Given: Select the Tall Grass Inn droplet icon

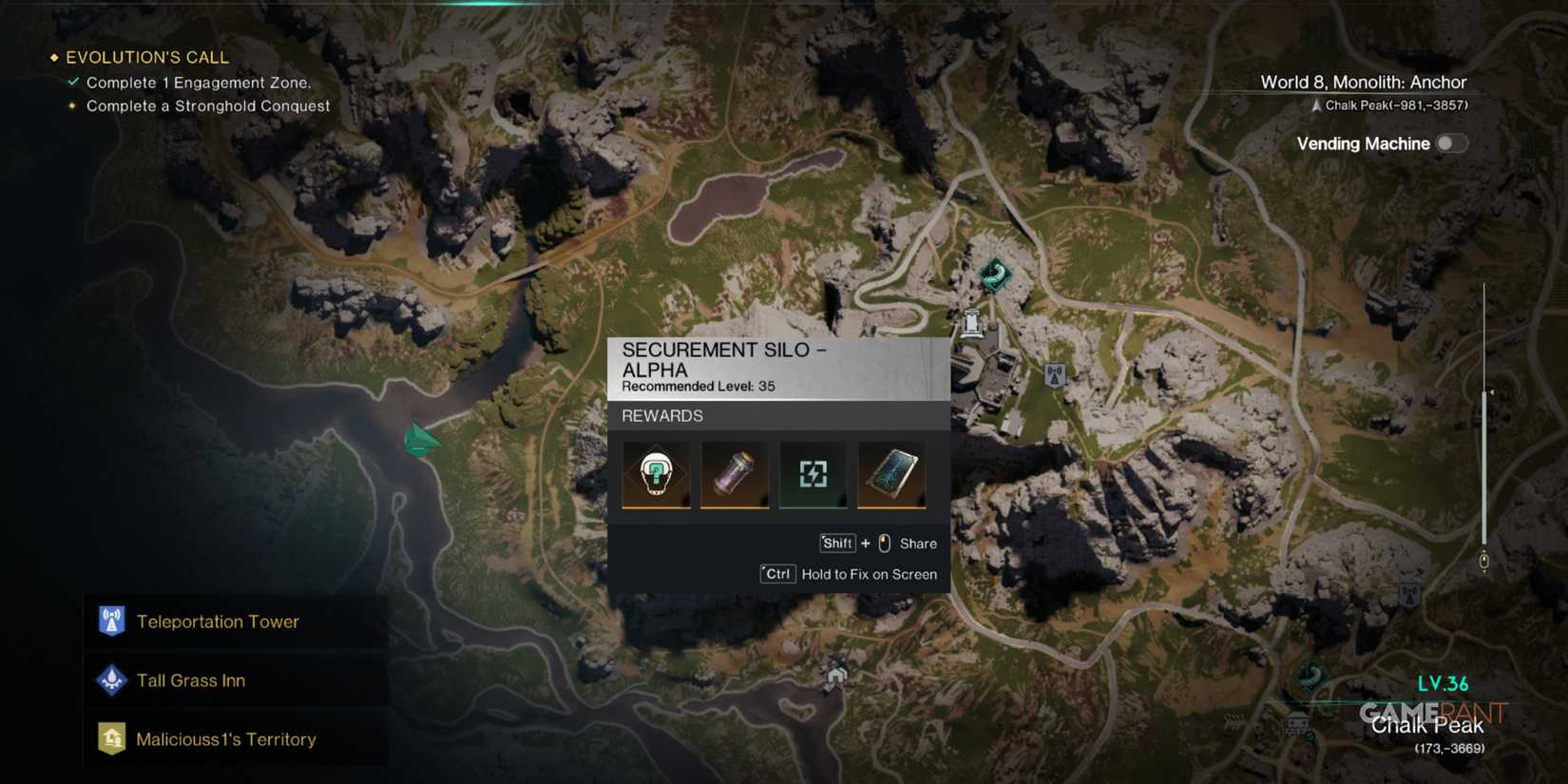Looking at the screenshot, I should point(111,679).
